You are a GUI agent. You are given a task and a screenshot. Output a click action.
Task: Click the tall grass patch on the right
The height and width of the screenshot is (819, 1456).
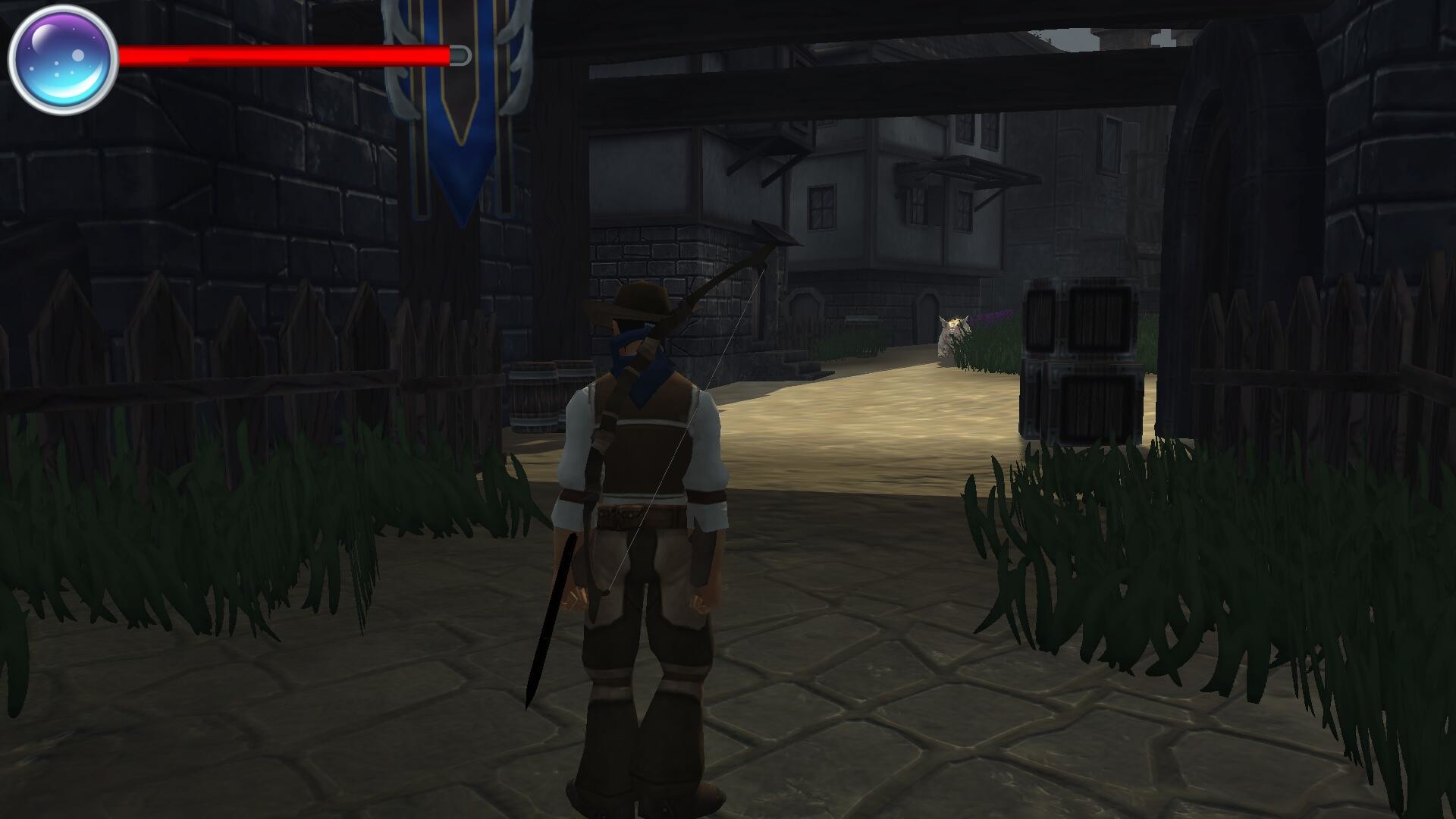[x=1213, y=569]
